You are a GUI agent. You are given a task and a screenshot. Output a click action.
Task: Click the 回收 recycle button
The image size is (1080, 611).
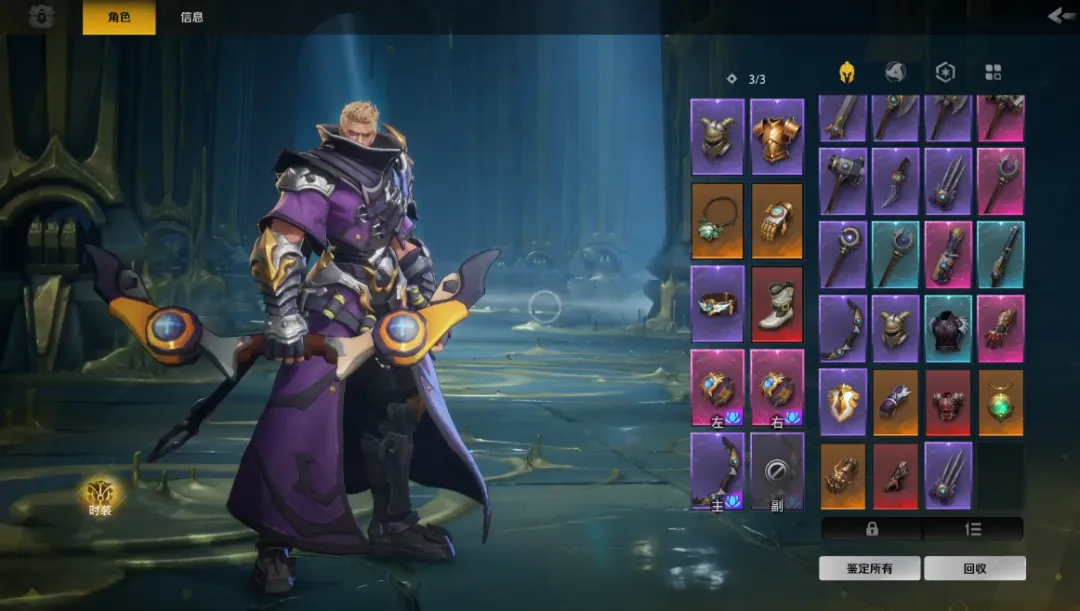[x=975, y=568]
